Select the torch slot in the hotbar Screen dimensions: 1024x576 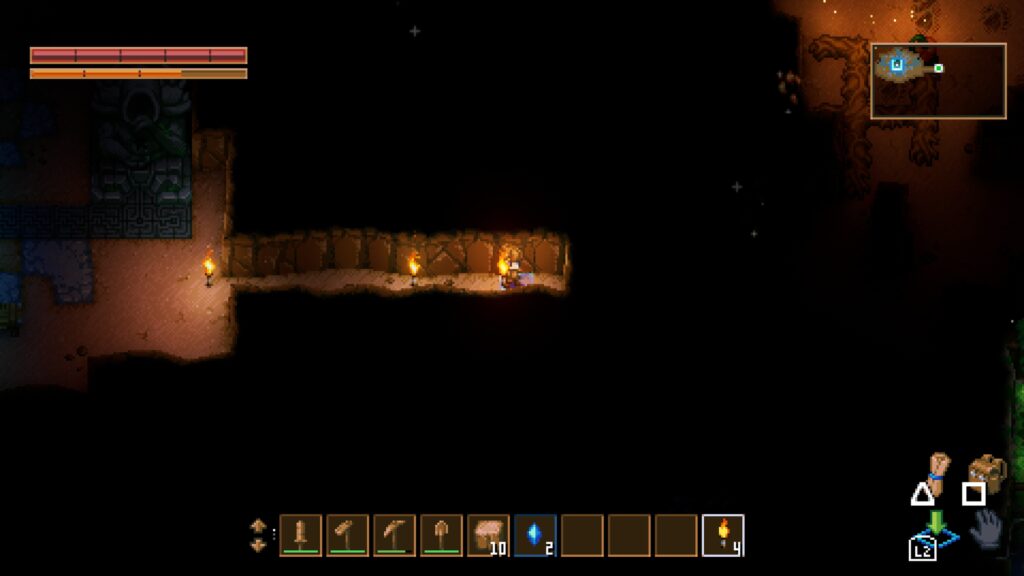click(x=723, y=535)
